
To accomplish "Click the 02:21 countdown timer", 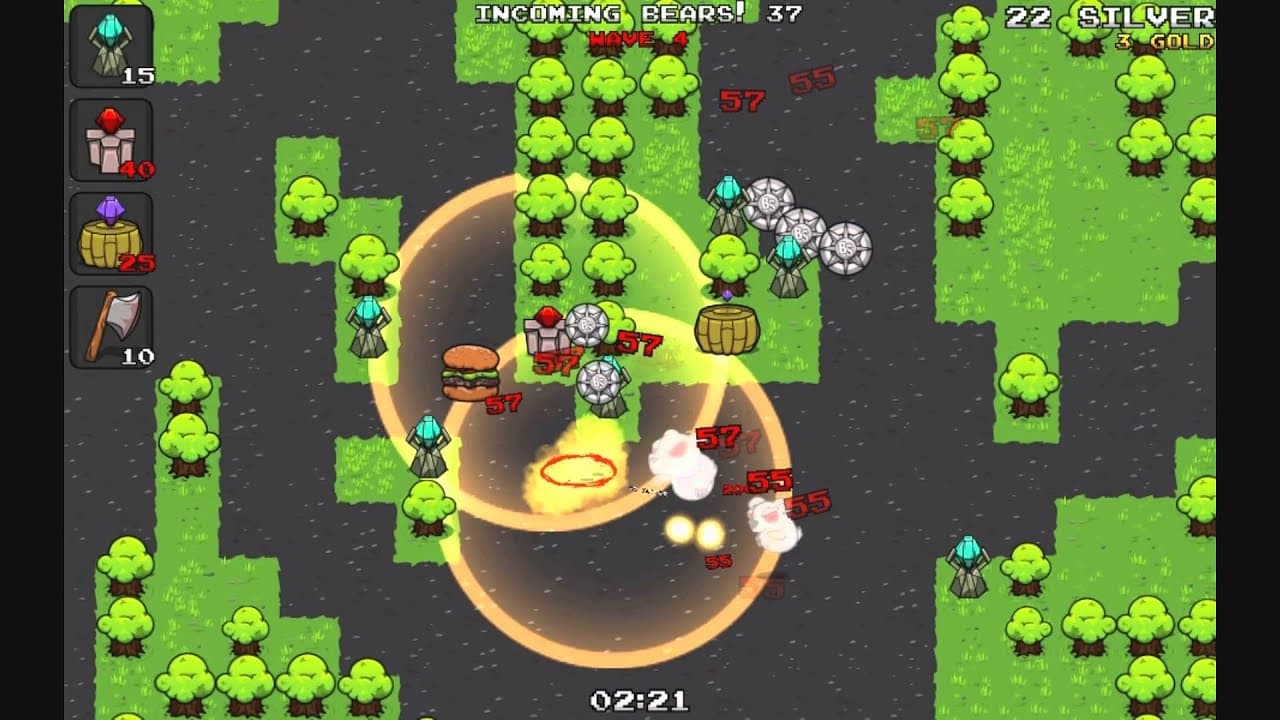I will (637, 698).
